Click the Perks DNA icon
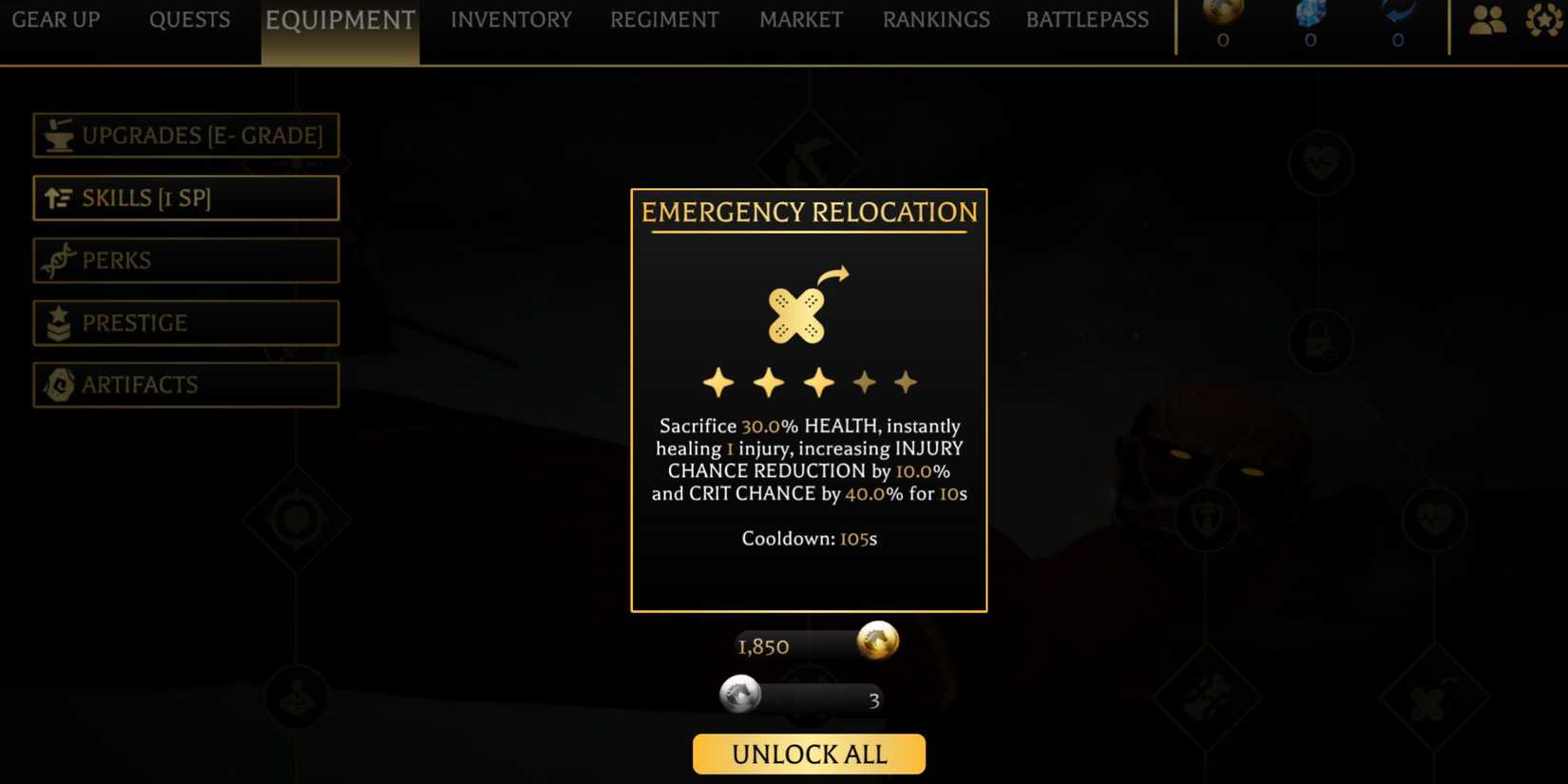The image size is (1568, 784). [x=59, y=259]
